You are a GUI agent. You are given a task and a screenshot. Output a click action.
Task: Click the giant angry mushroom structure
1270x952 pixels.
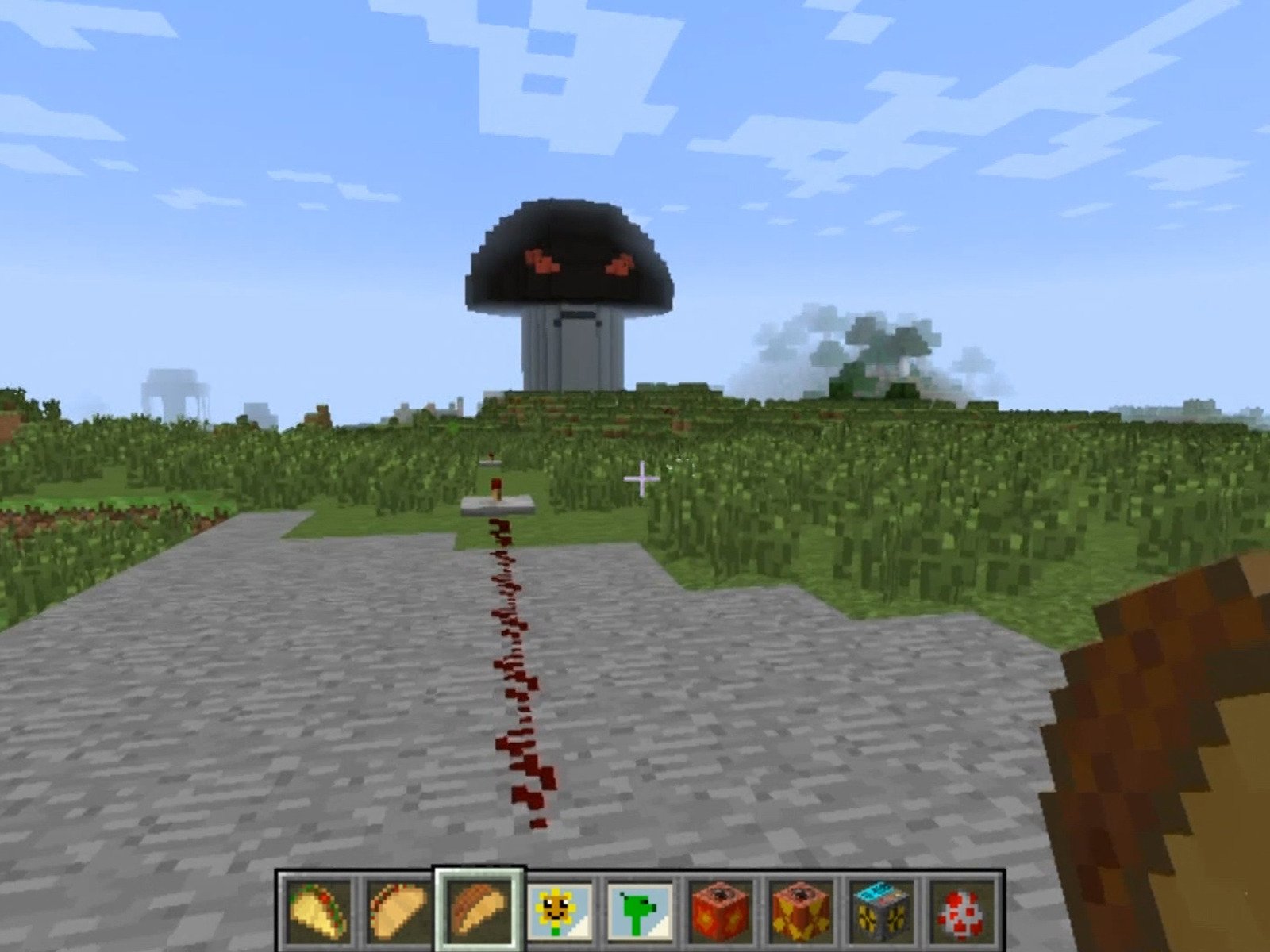pos(568,270)
